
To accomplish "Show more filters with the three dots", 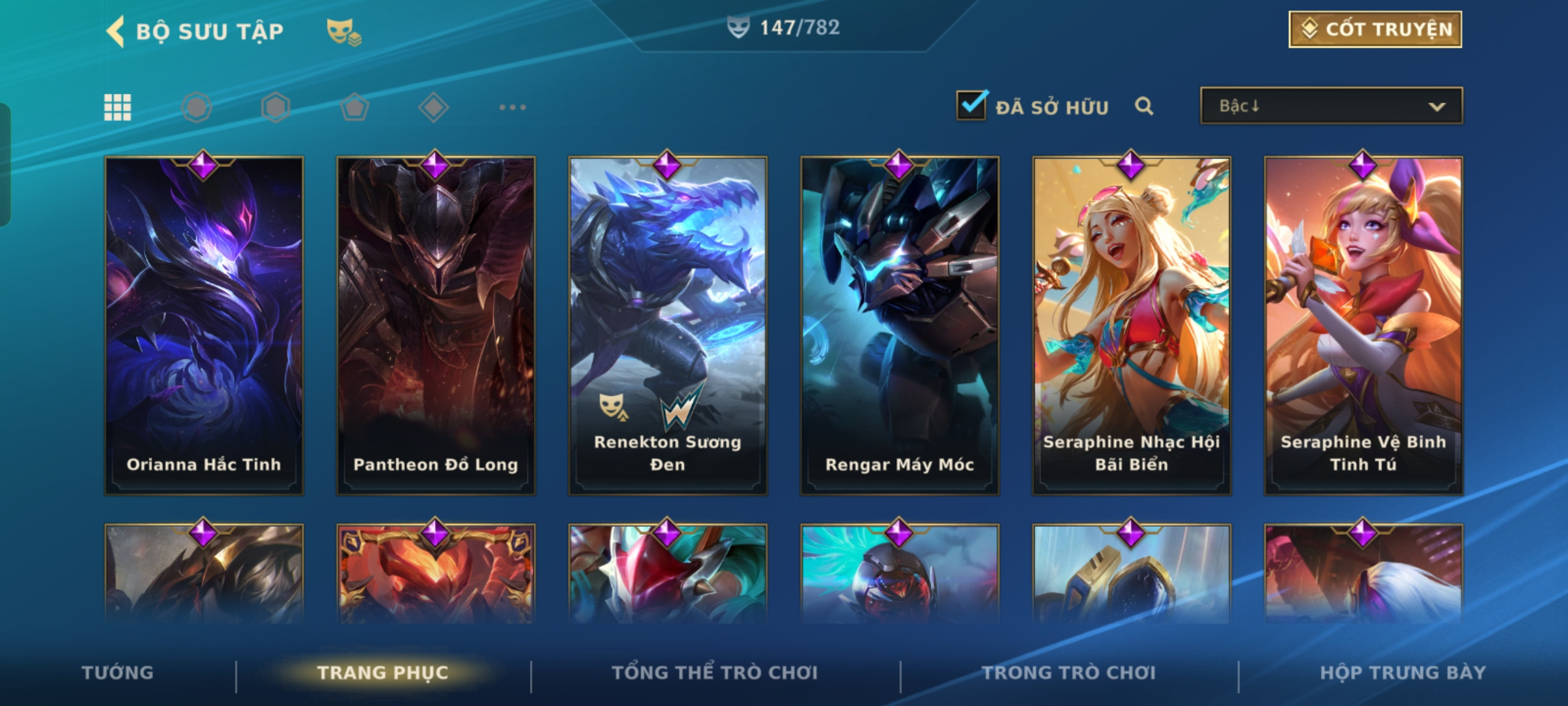I will point(512,107).
